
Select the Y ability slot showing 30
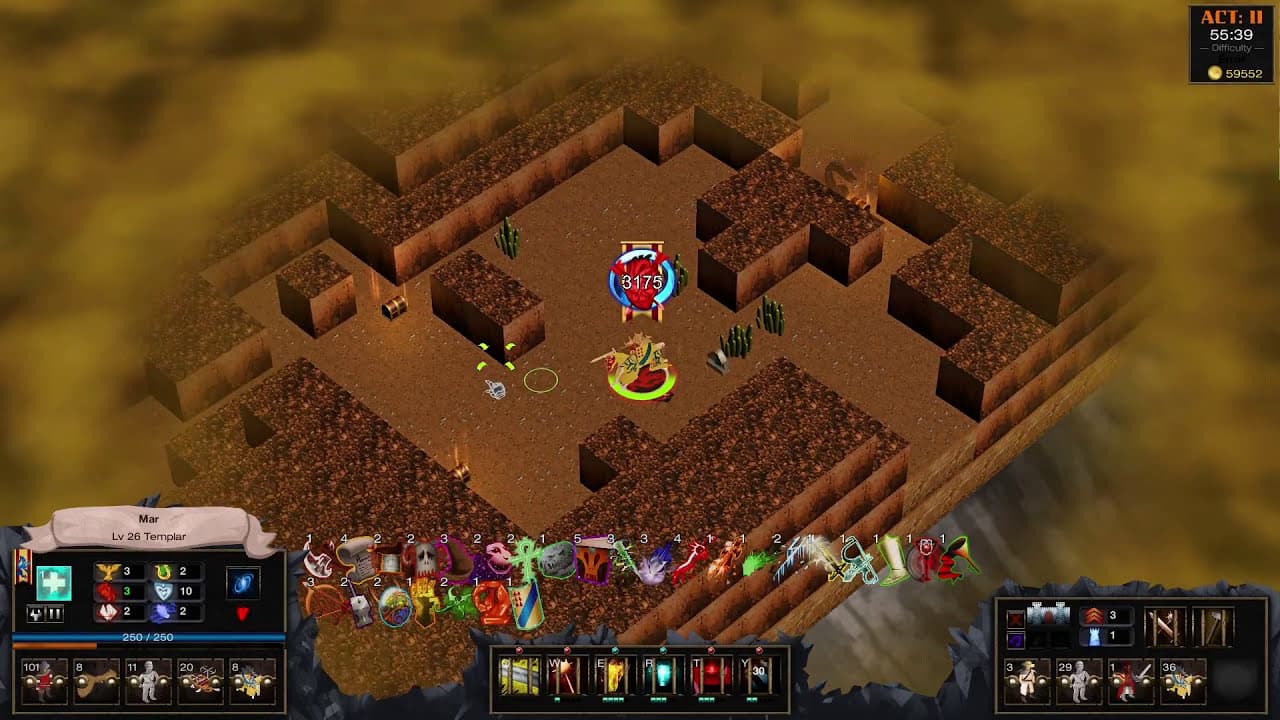click(759, 677)
